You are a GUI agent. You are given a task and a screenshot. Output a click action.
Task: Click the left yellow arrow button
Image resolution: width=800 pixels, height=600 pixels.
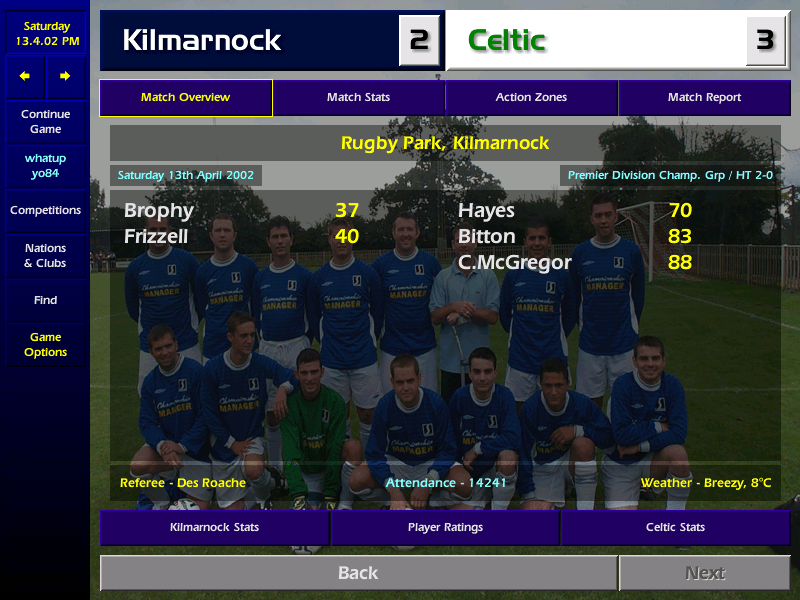pyautogui.click(x=25, y=76)
